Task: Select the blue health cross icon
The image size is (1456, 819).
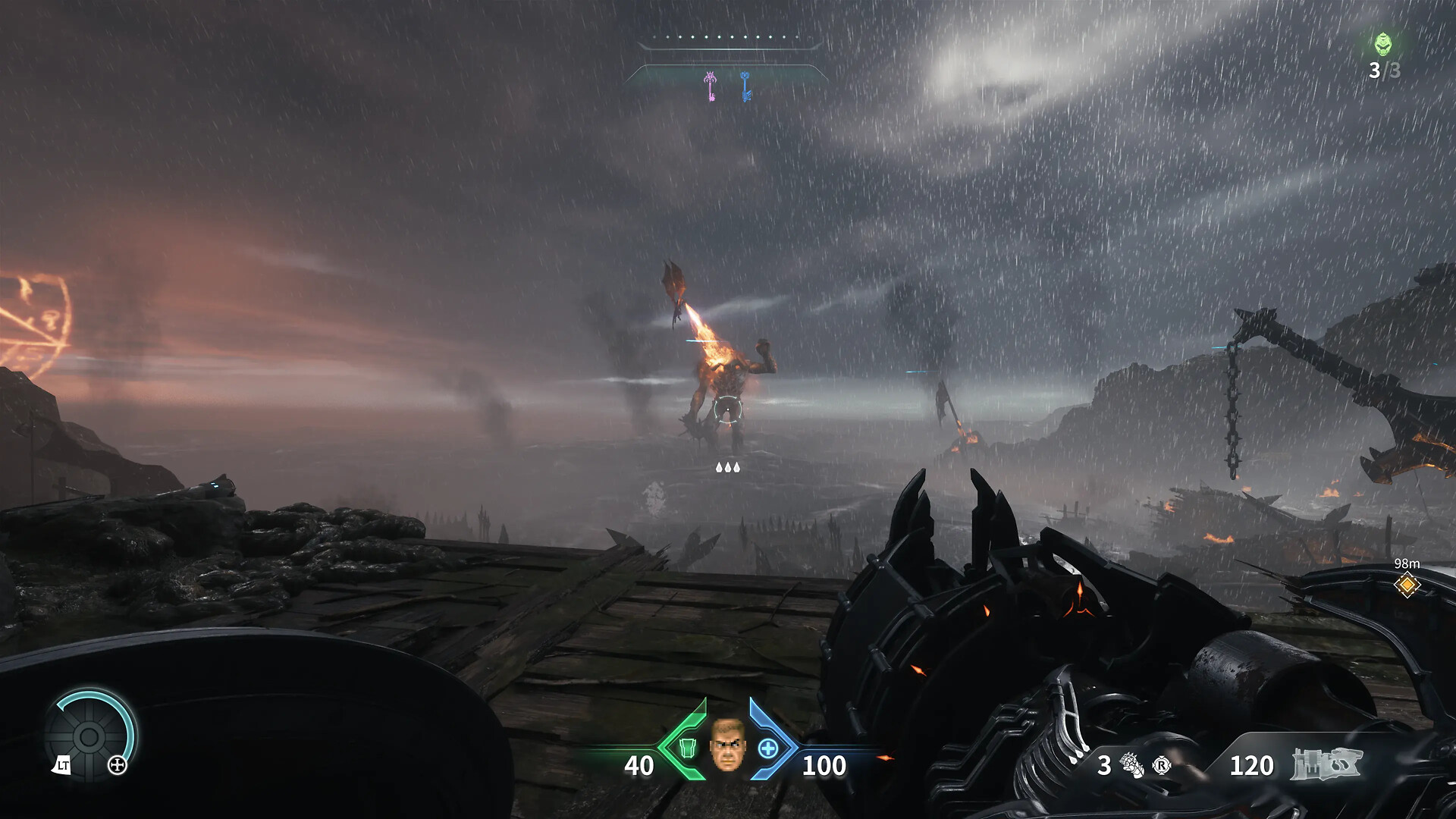Action: (768, 748)
